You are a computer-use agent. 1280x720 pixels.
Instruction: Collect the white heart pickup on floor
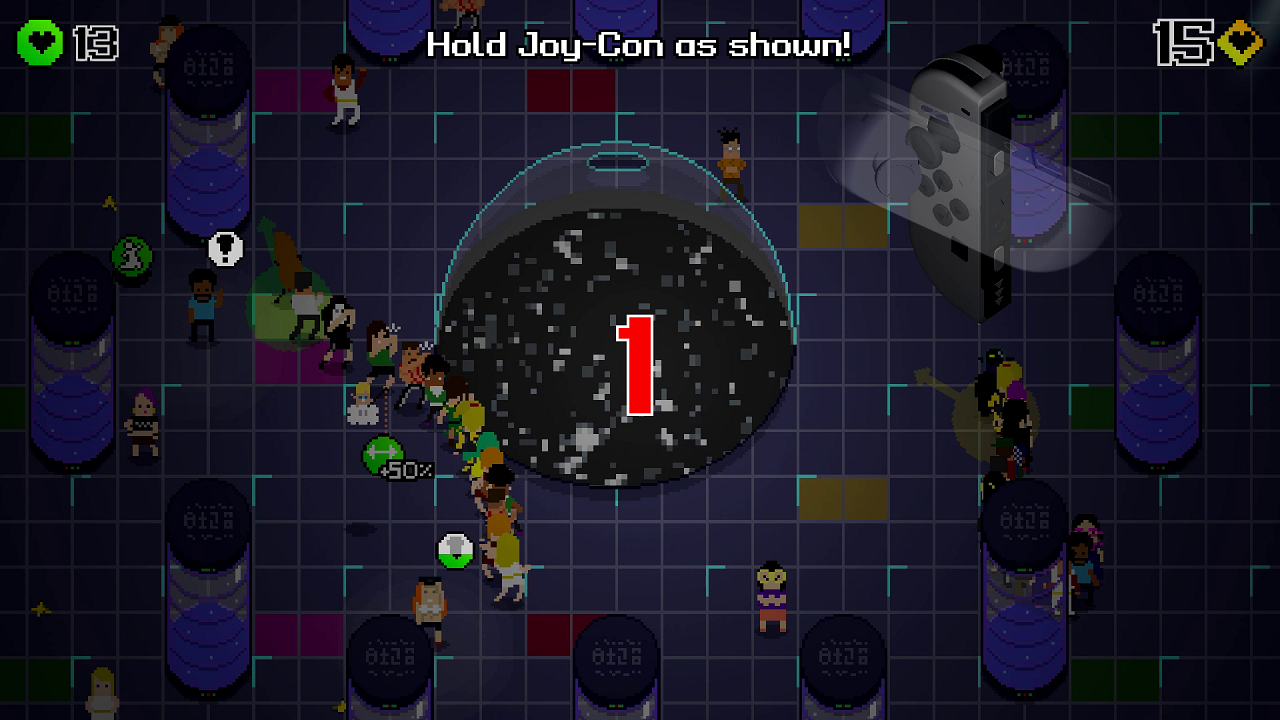click(x=455, y=549)
